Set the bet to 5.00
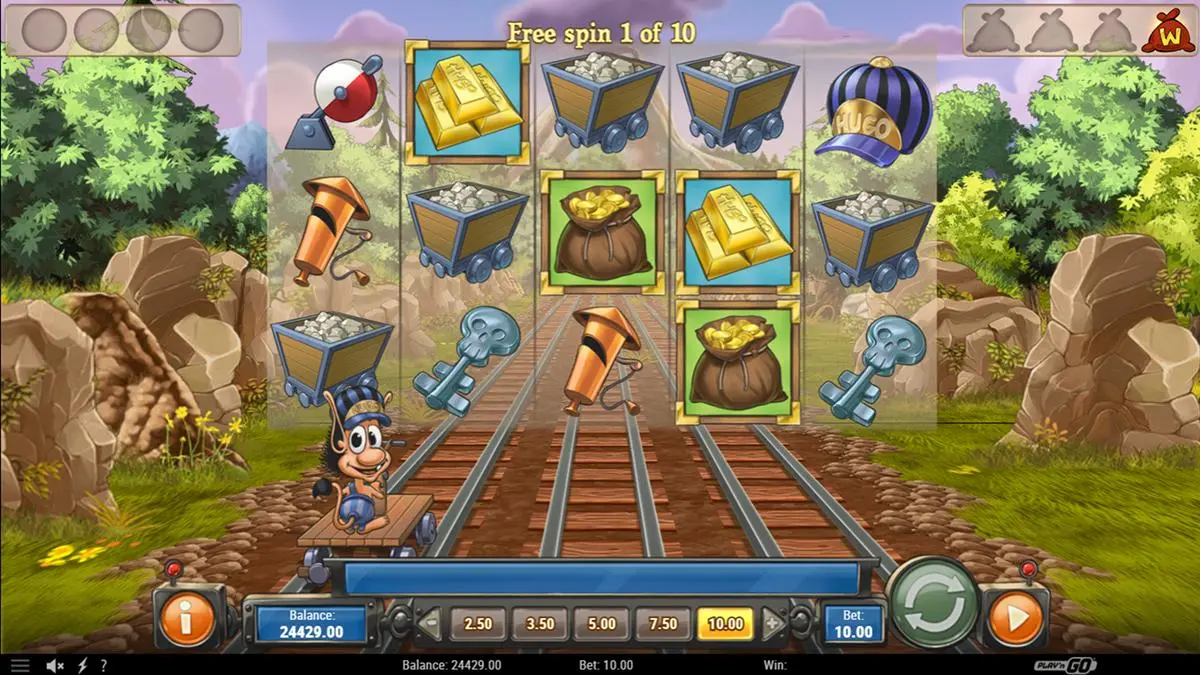Viewport: 1200px width, 675px height. (x=602, y=624)
